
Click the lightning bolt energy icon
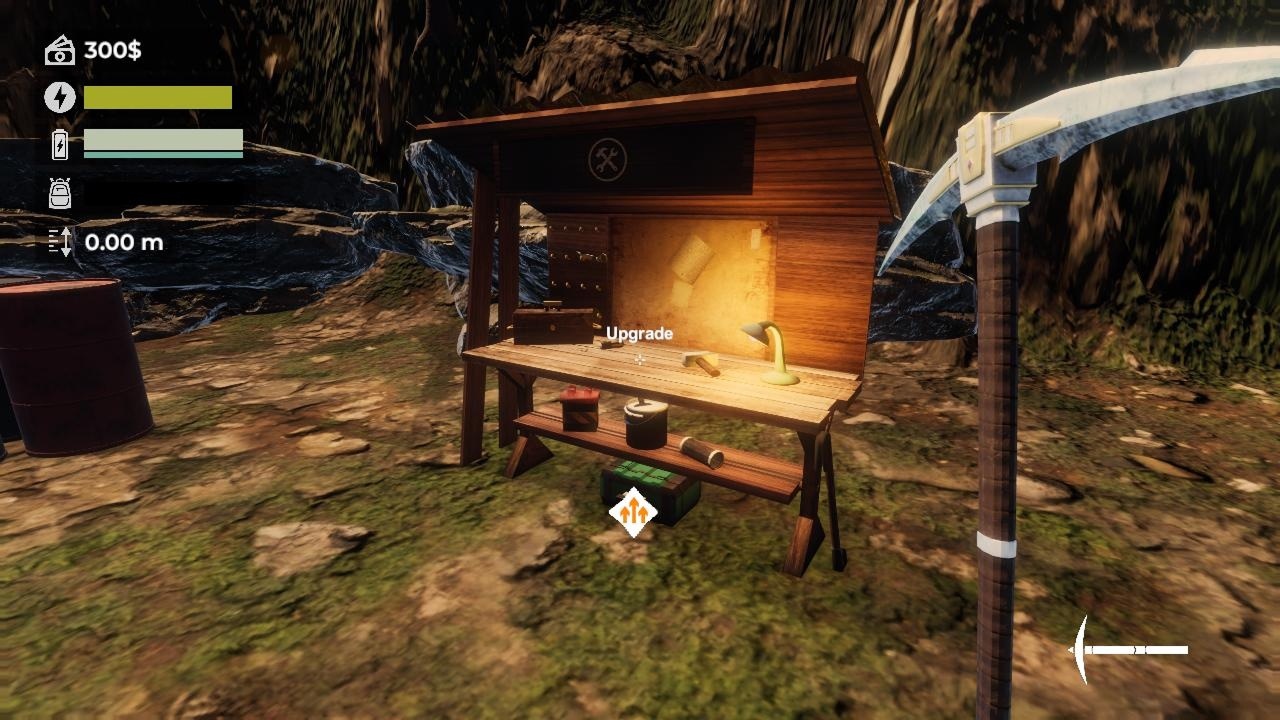click(59, 97)
